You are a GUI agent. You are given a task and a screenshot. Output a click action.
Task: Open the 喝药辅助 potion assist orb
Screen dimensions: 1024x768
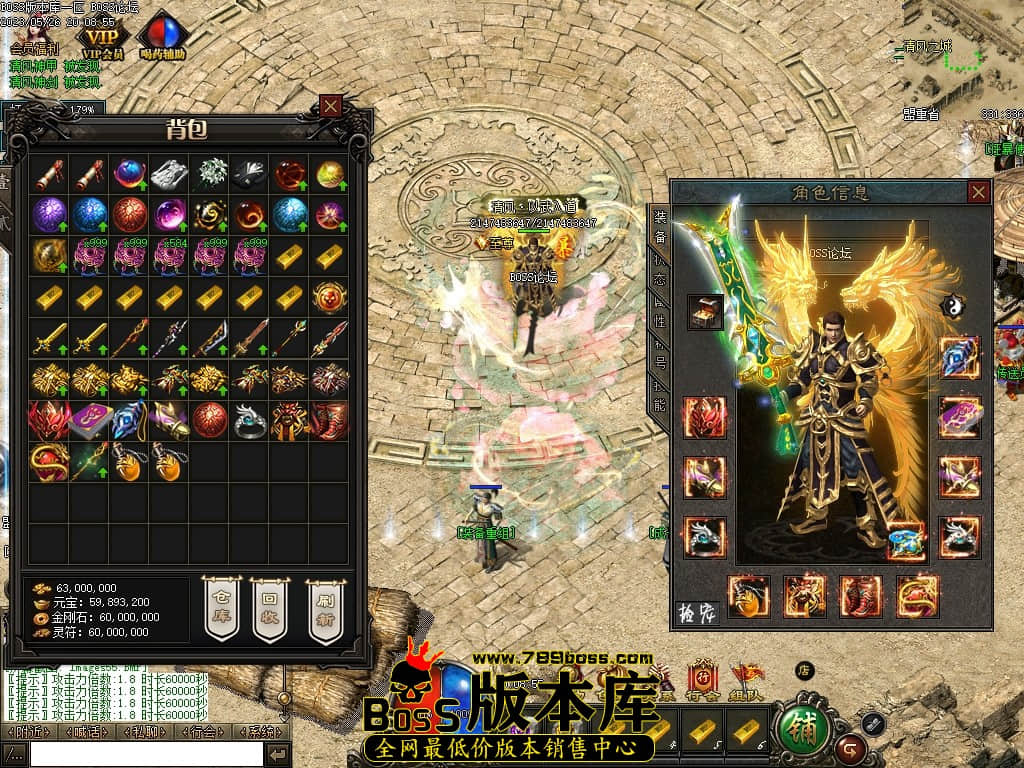pos(164,36)
